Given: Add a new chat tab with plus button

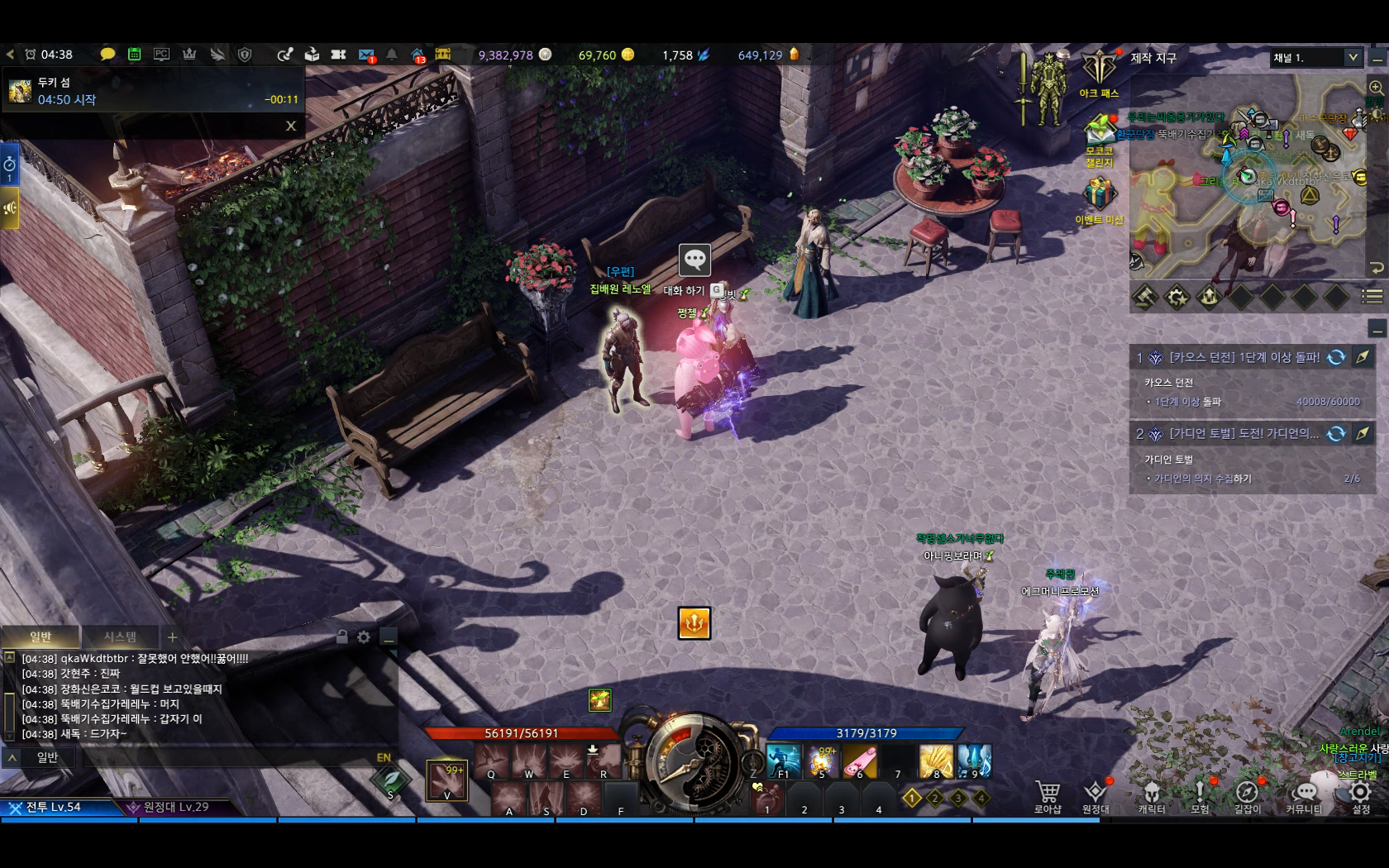Looking at the screenshot, I should pos(172,637).
